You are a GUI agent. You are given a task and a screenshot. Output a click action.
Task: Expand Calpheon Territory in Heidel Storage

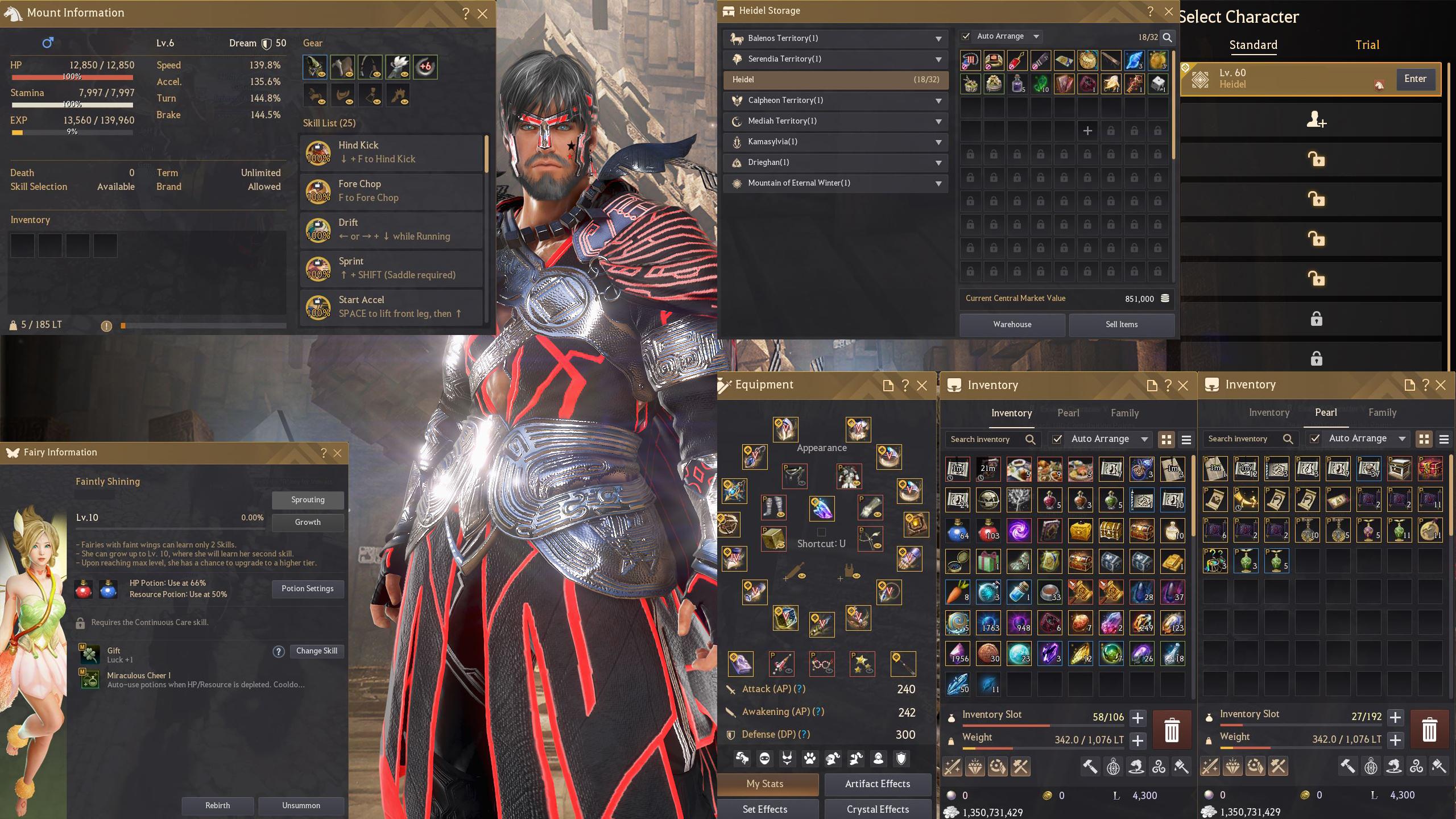pyautogui.click(x=939, y=101)
